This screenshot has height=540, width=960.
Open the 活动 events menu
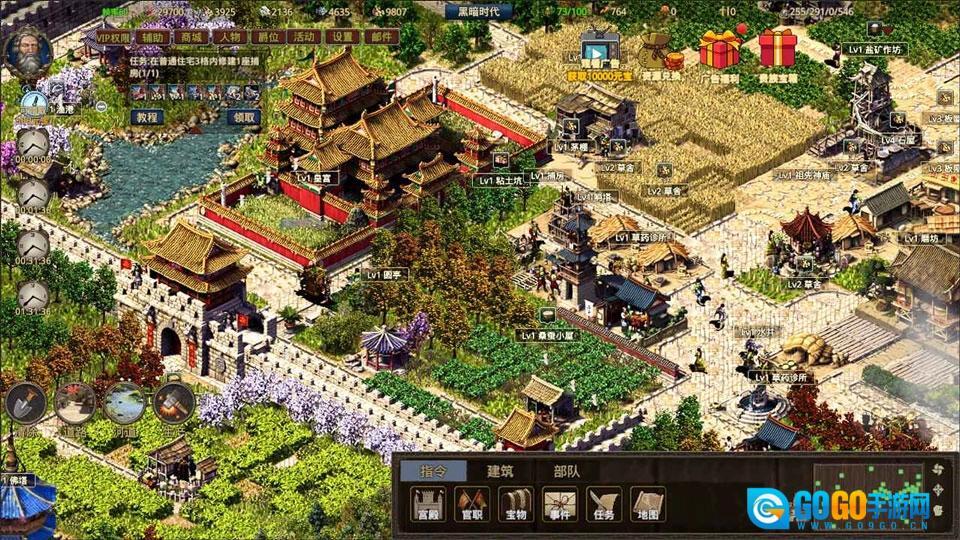[x=305, y=37]
